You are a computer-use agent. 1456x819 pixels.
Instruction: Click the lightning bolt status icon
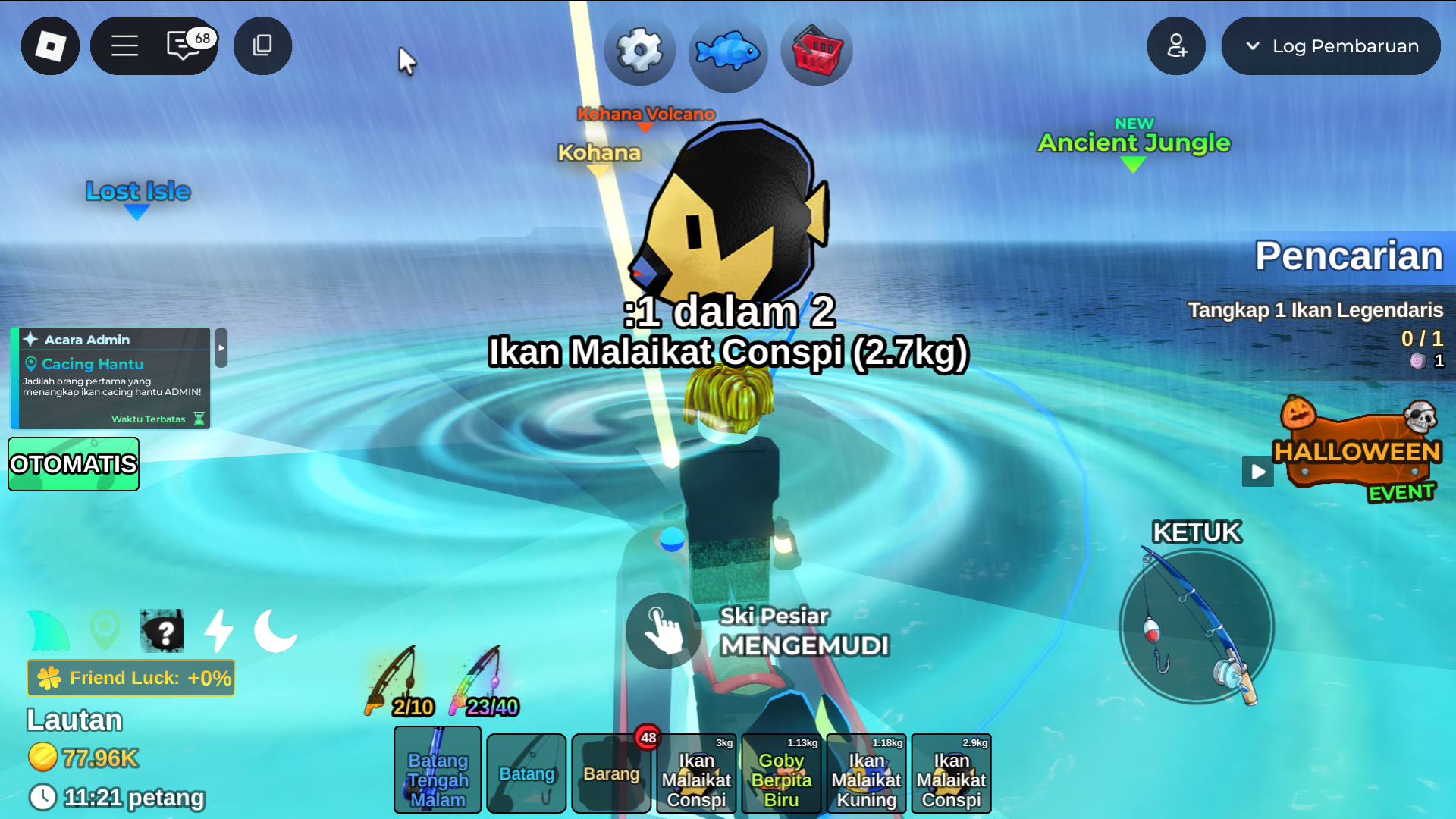point(219,631)
